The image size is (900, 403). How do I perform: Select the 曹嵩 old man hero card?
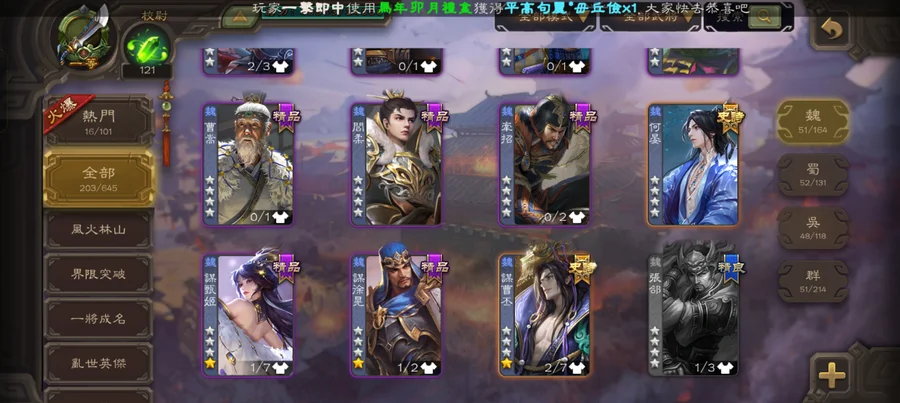[x=248, y=165]
